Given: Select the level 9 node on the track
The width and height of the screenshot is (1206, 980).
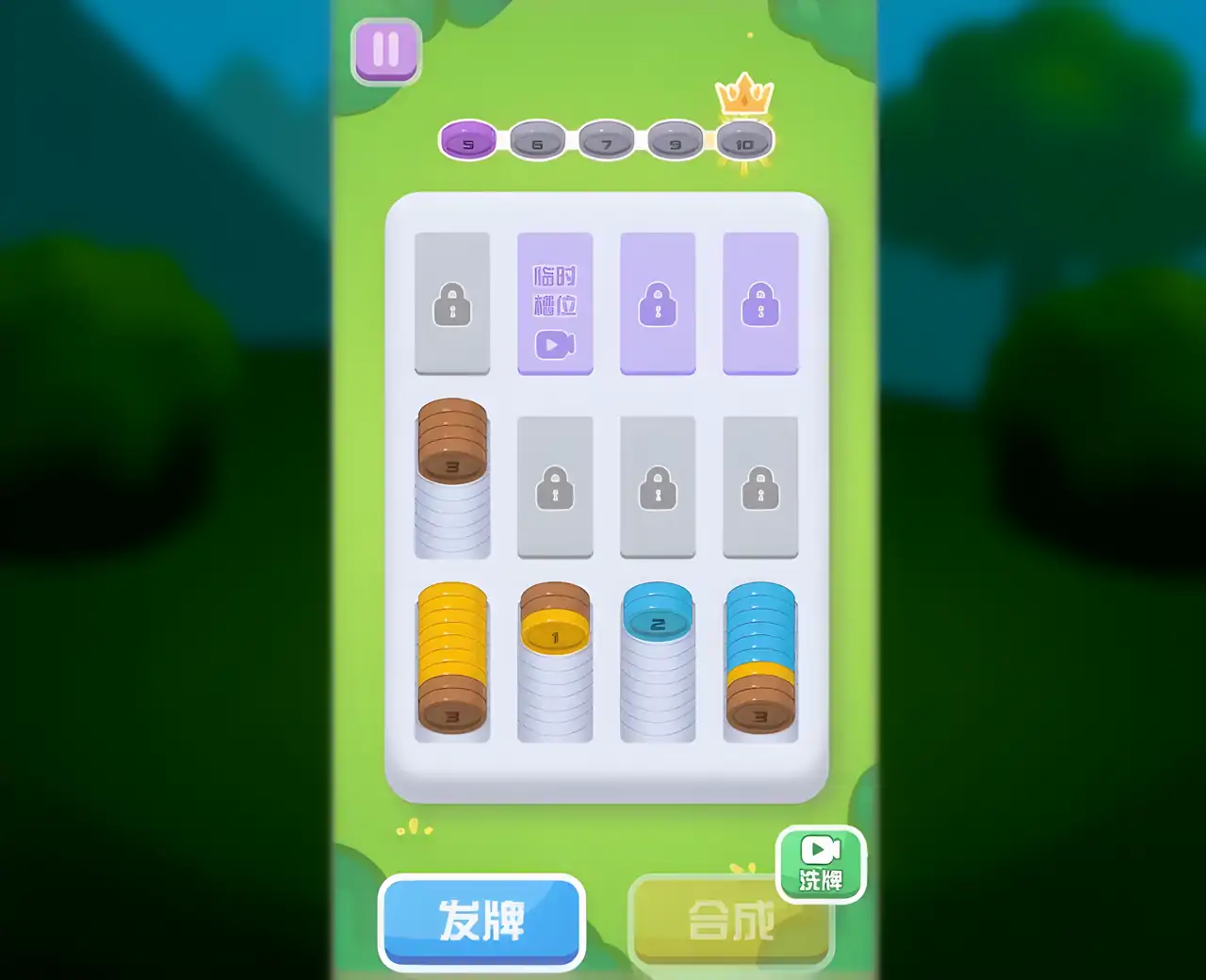Looking at the screenshot, I should [x=673, y=141].
